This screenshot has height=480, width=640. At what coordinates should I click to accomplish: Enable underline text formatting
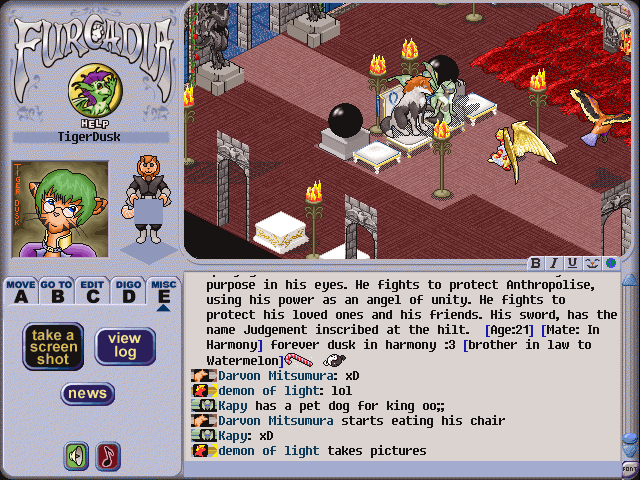[573, 264]
